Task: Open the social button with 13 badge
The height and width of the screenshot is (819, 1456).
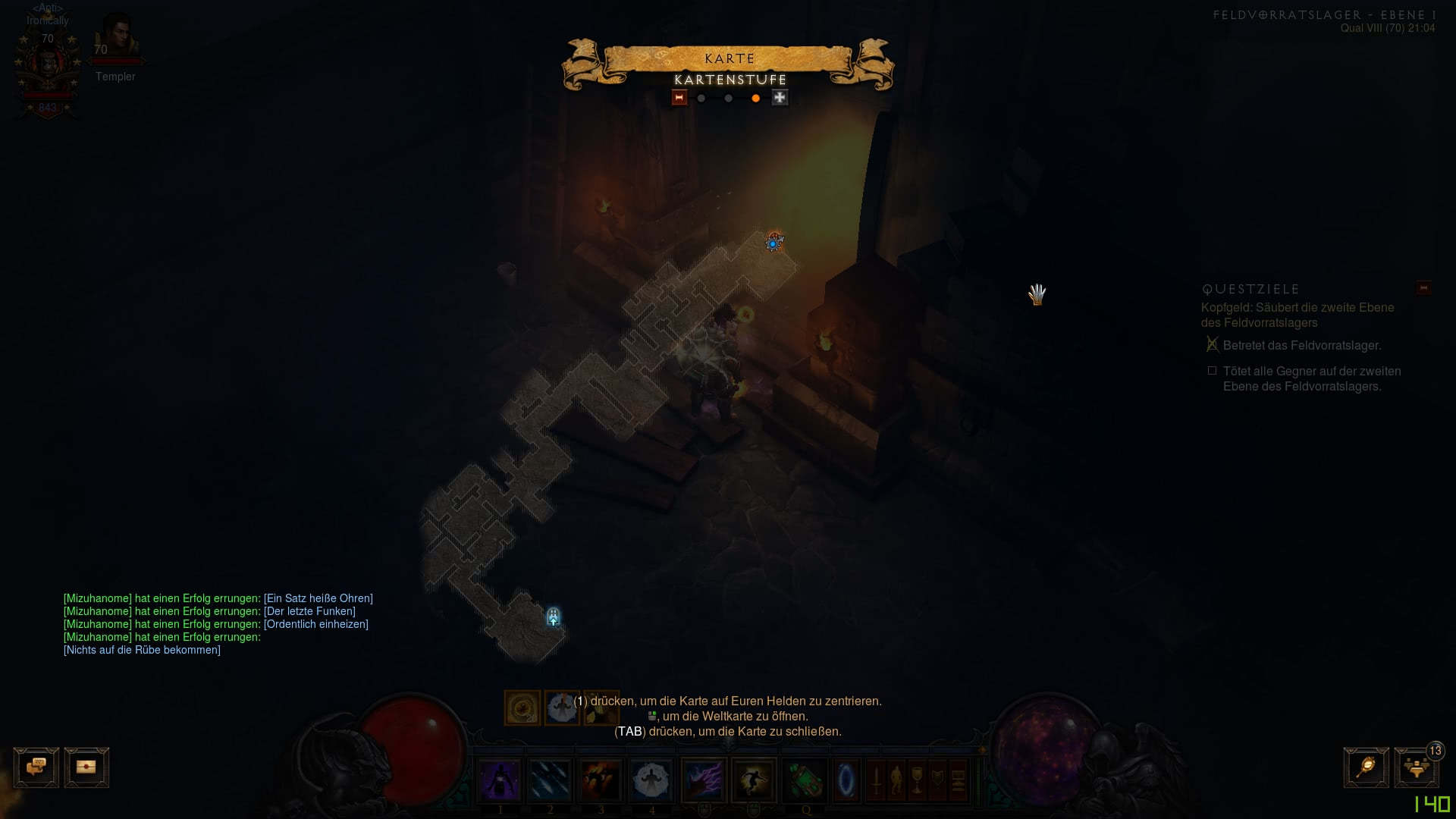Action: click(1416, 767)
